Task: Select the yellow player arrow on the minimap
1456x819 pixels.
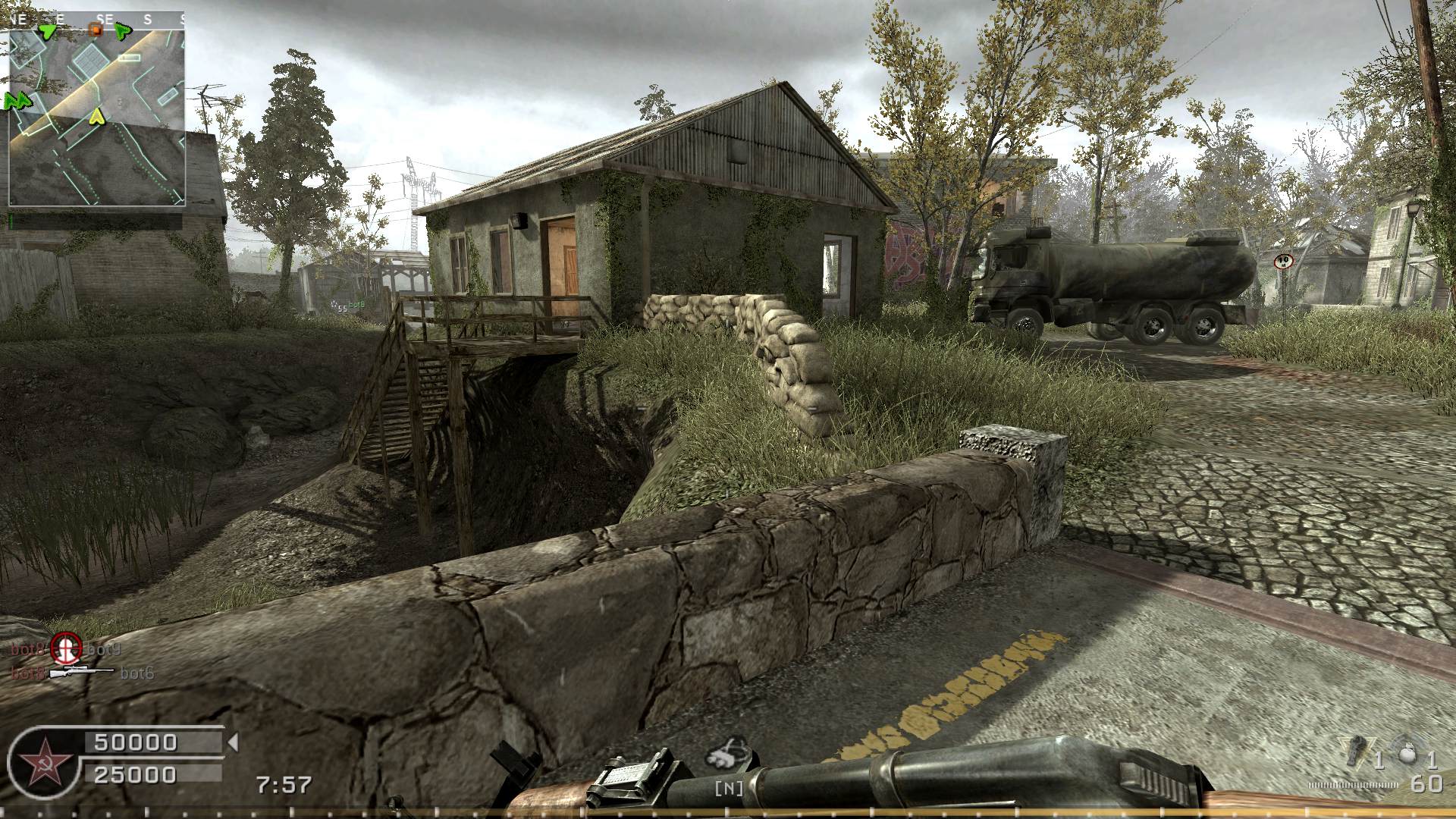Action: pyautogui.click(x=96, y=116)
